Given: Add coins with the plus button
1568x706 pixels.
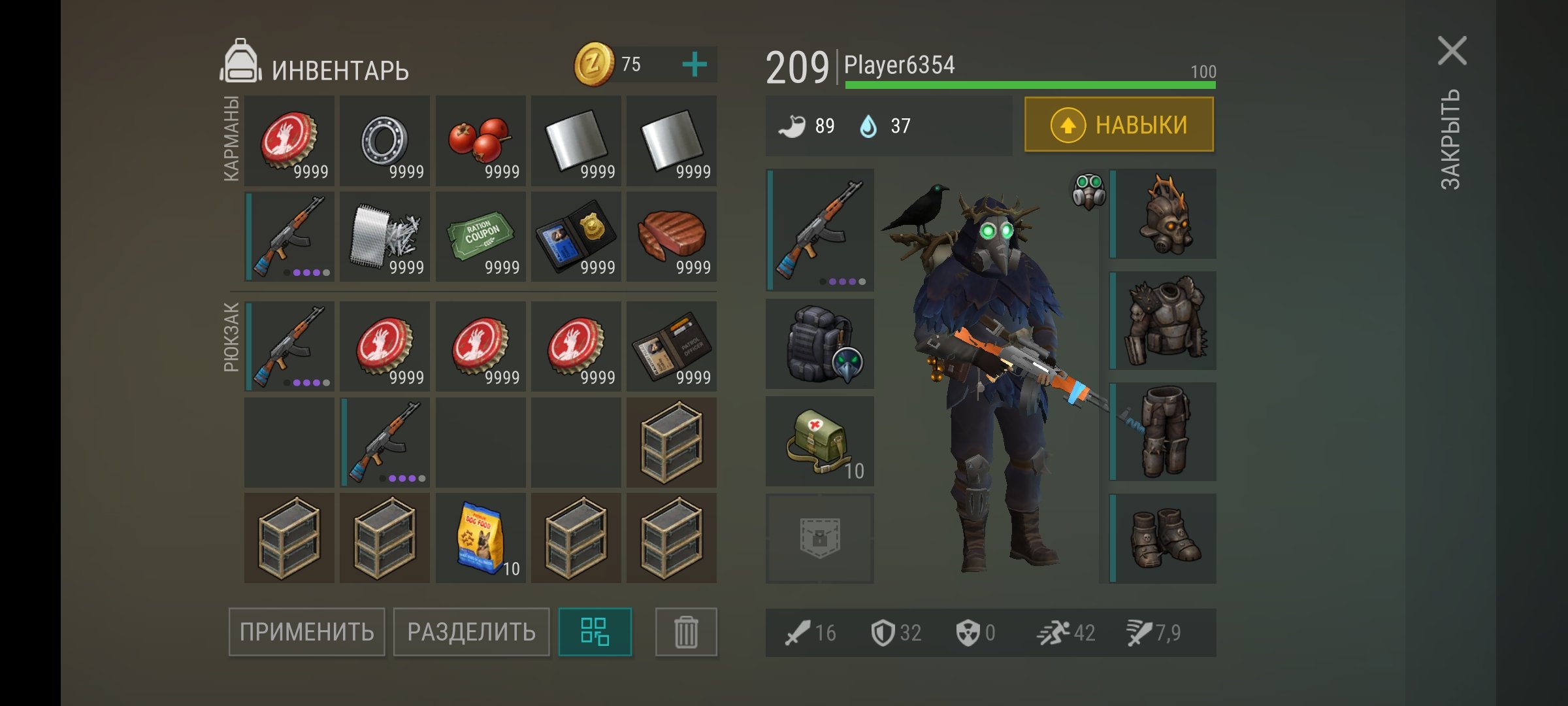Looking at the screenshot, I should click(x=694, y=64).
